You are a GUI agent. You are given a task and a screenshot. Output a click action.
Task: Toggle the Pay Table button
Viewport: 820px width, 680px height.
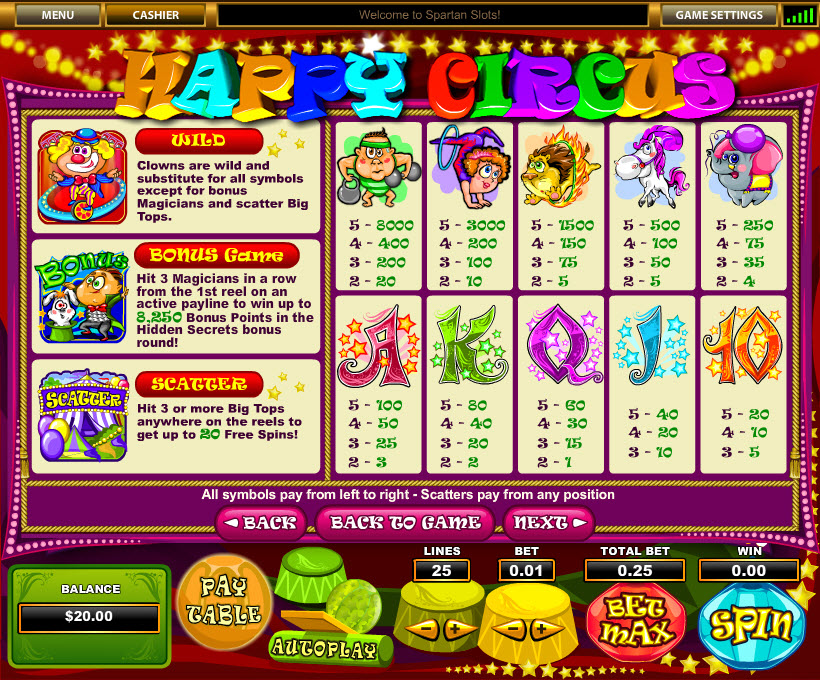[x=223, y=600]
